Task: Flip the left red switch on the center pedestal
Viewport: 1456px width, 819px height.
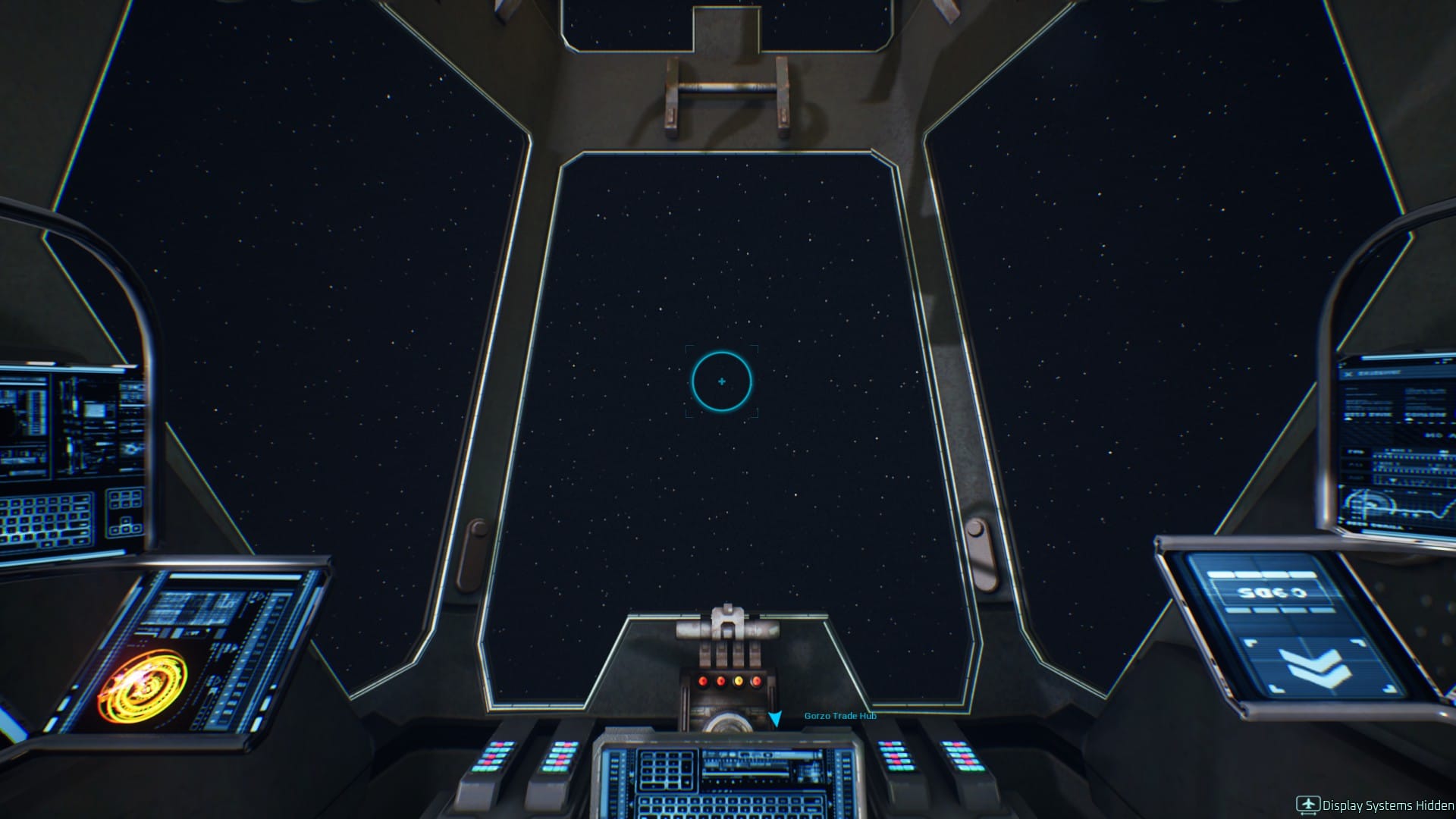Action: point(701,680)
